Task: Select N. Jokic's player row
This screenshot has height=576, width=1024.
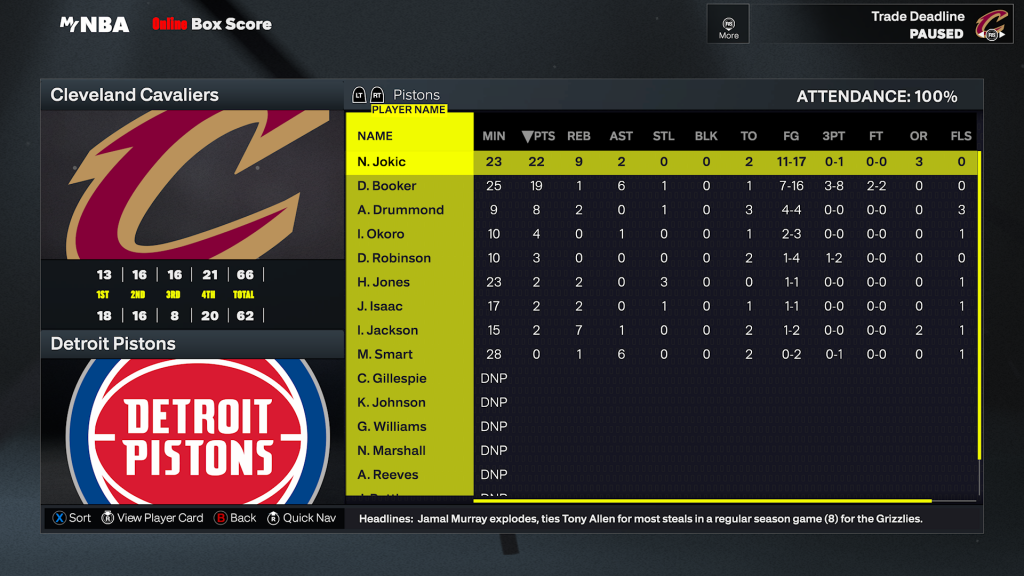Action: click(x=382, y=162)
